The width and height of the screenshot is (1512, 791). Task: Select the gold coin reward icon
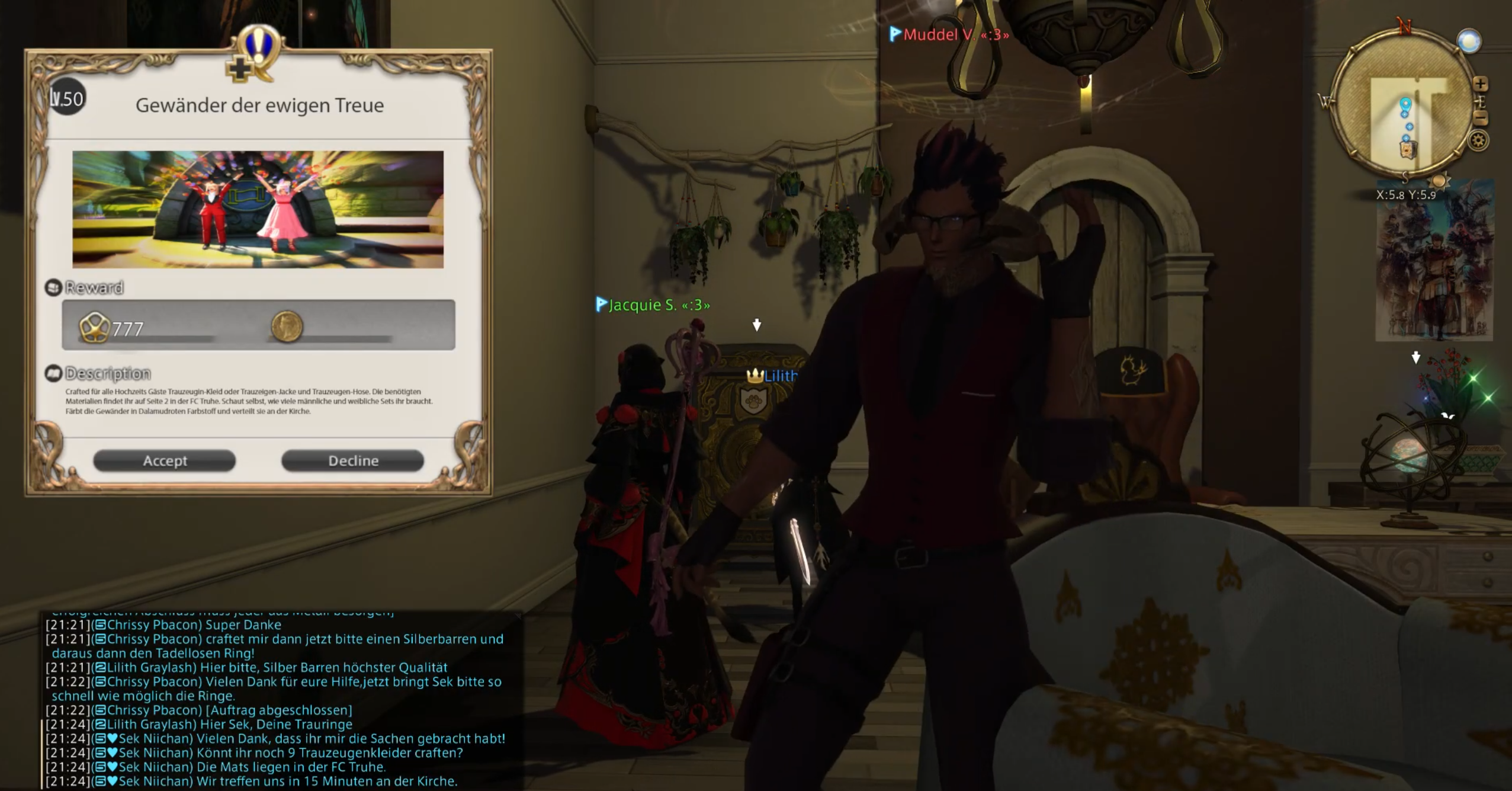click(x=287, y=326)
